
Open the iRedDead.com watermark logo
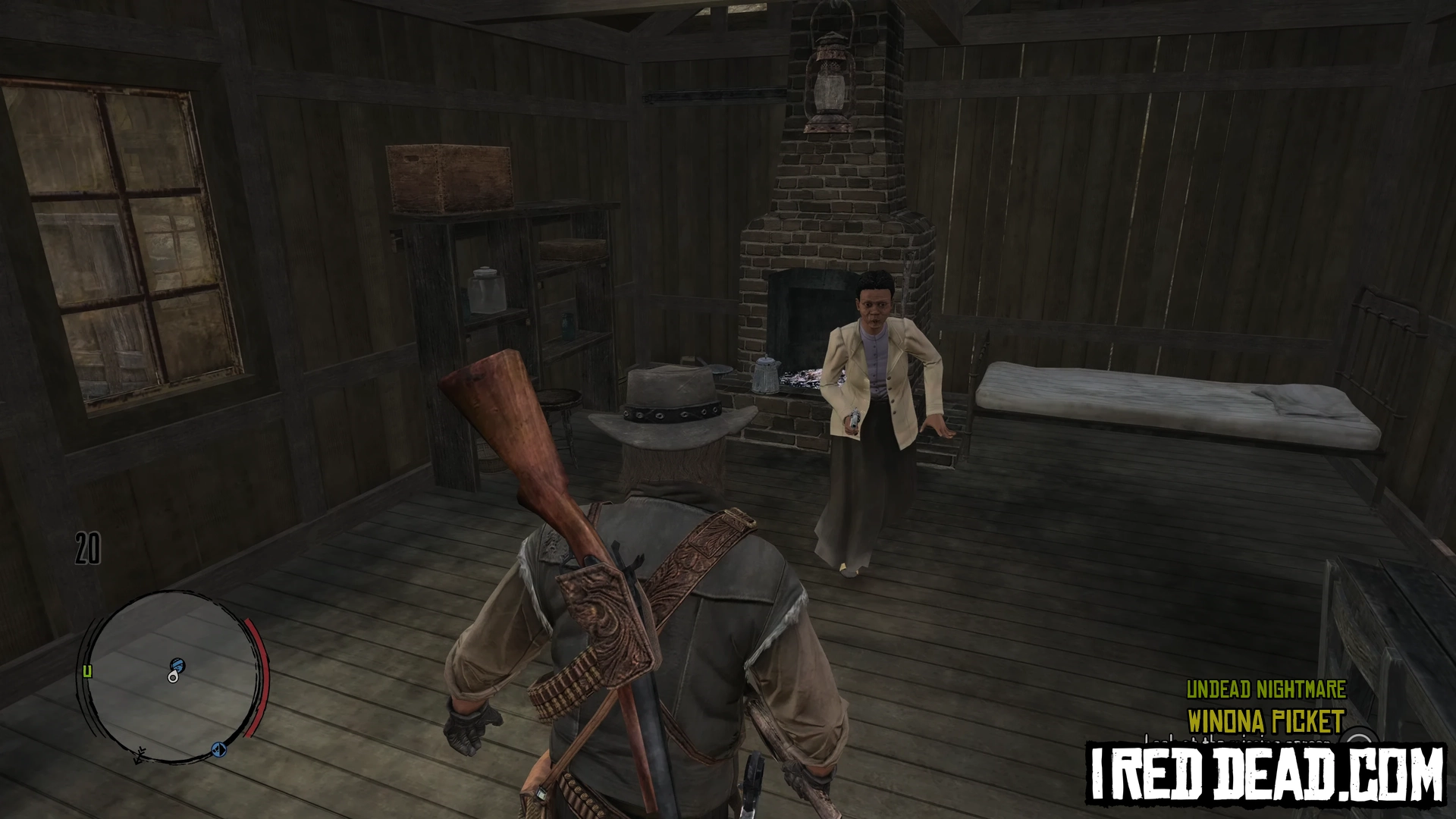point(1266,775)
